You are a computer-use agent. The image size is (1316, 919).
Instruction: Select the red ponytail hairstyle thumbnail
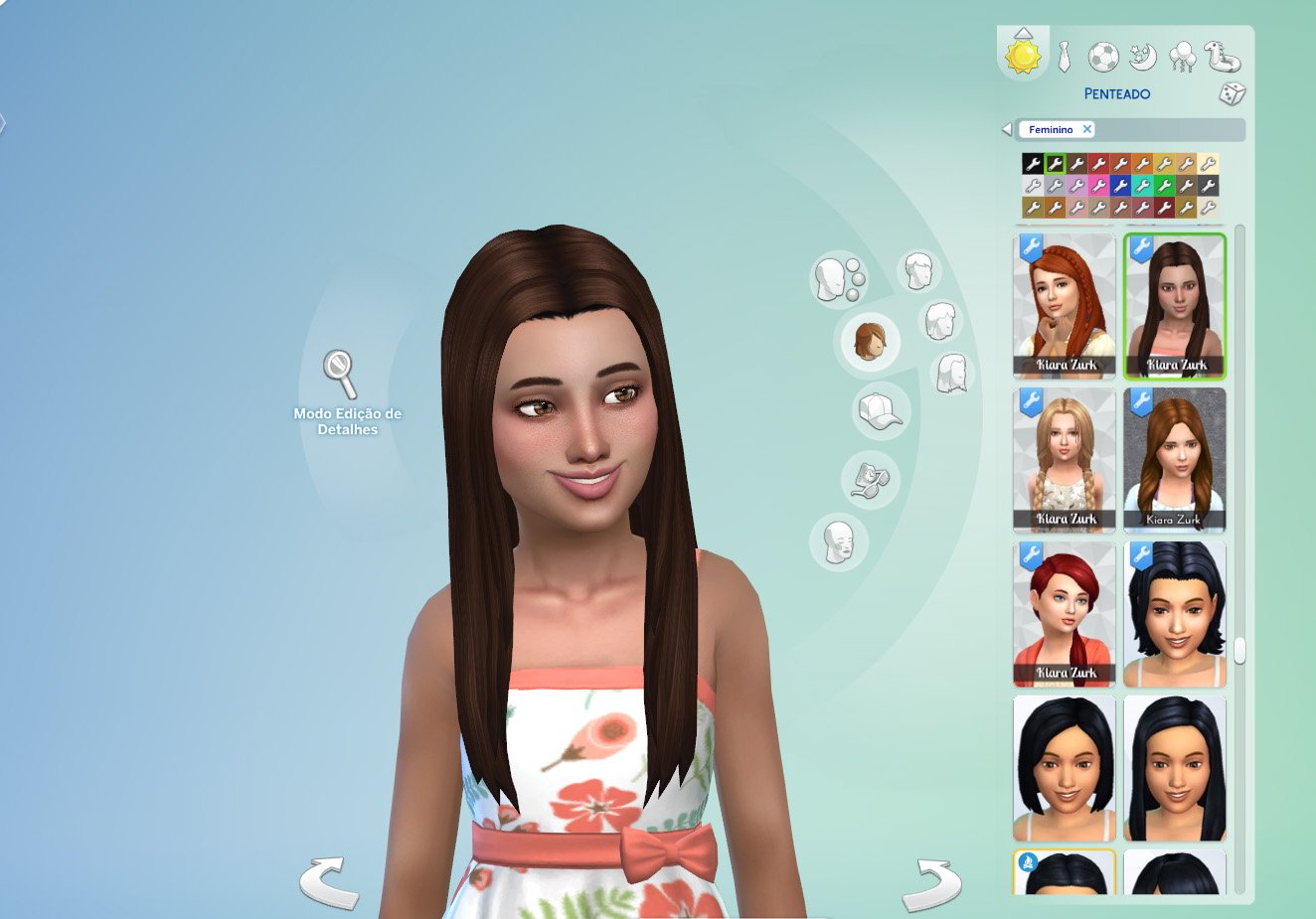point(1065,614)
